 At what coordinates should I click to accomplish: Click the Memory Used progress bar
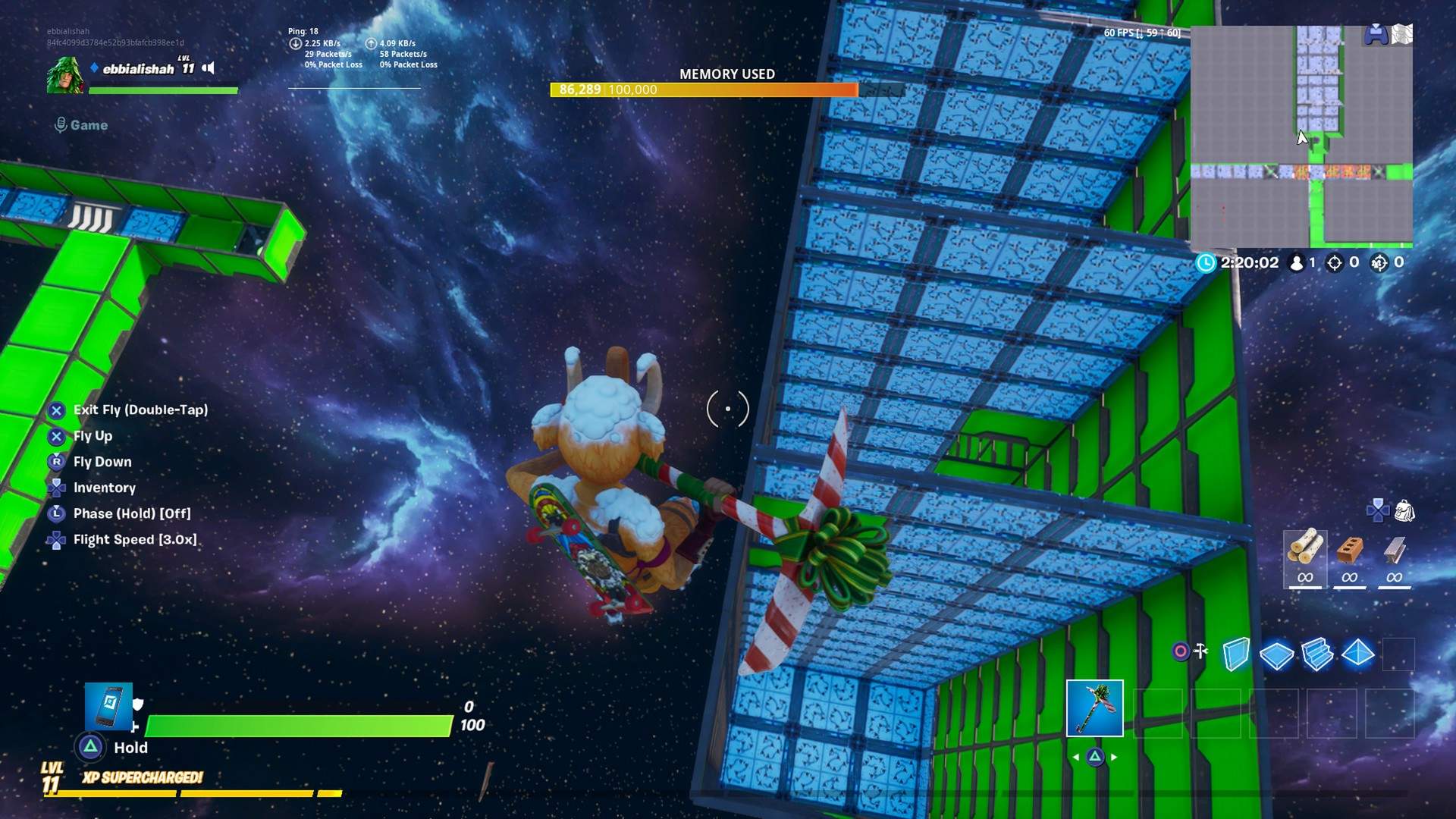click(701, 89)
